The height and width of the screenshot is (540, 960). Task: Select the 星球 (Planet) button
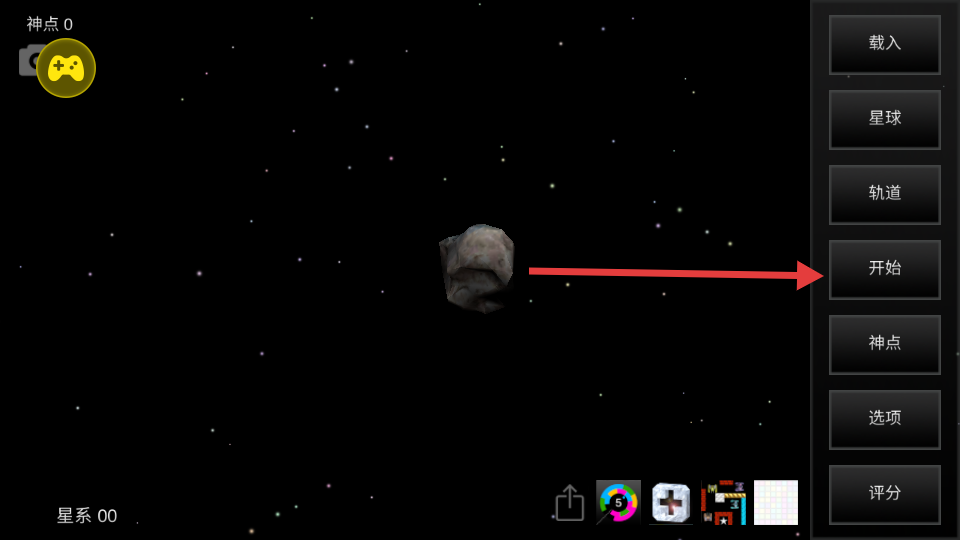click(884, 119)
